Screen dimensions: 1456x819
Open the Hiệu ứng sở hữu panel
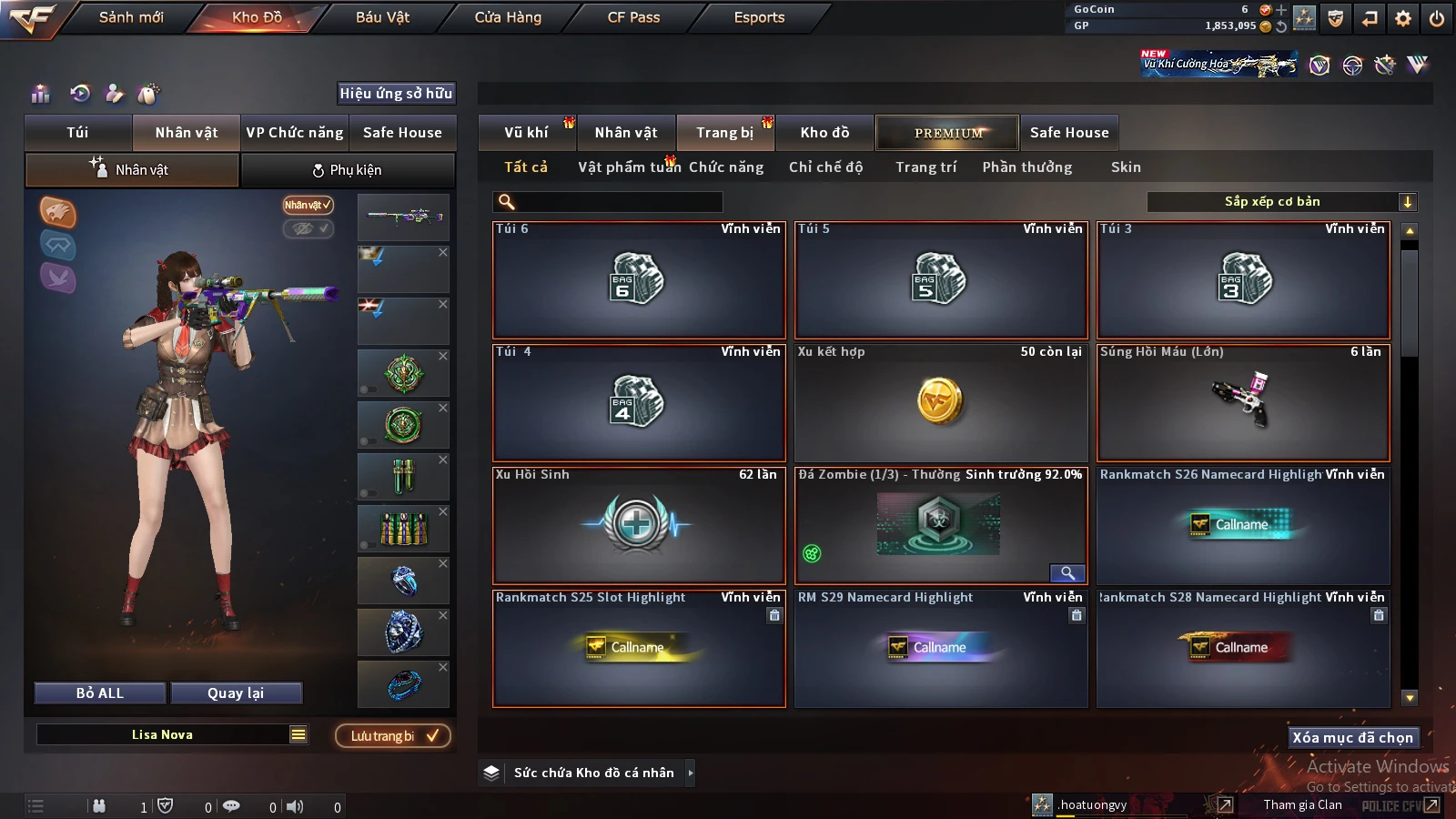396,93
